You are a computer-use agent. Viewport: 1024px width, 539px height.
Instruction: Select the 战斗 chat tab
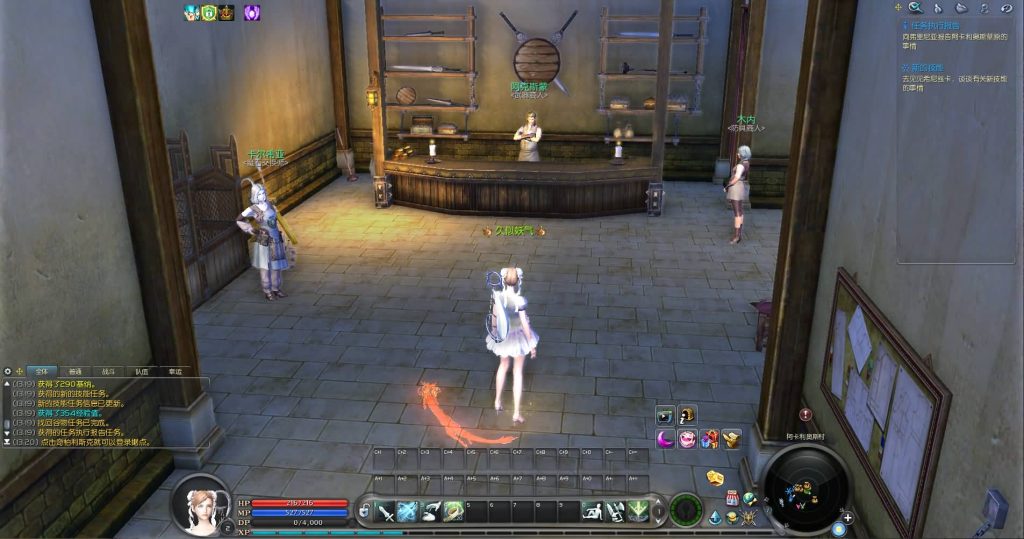(109, 371)
